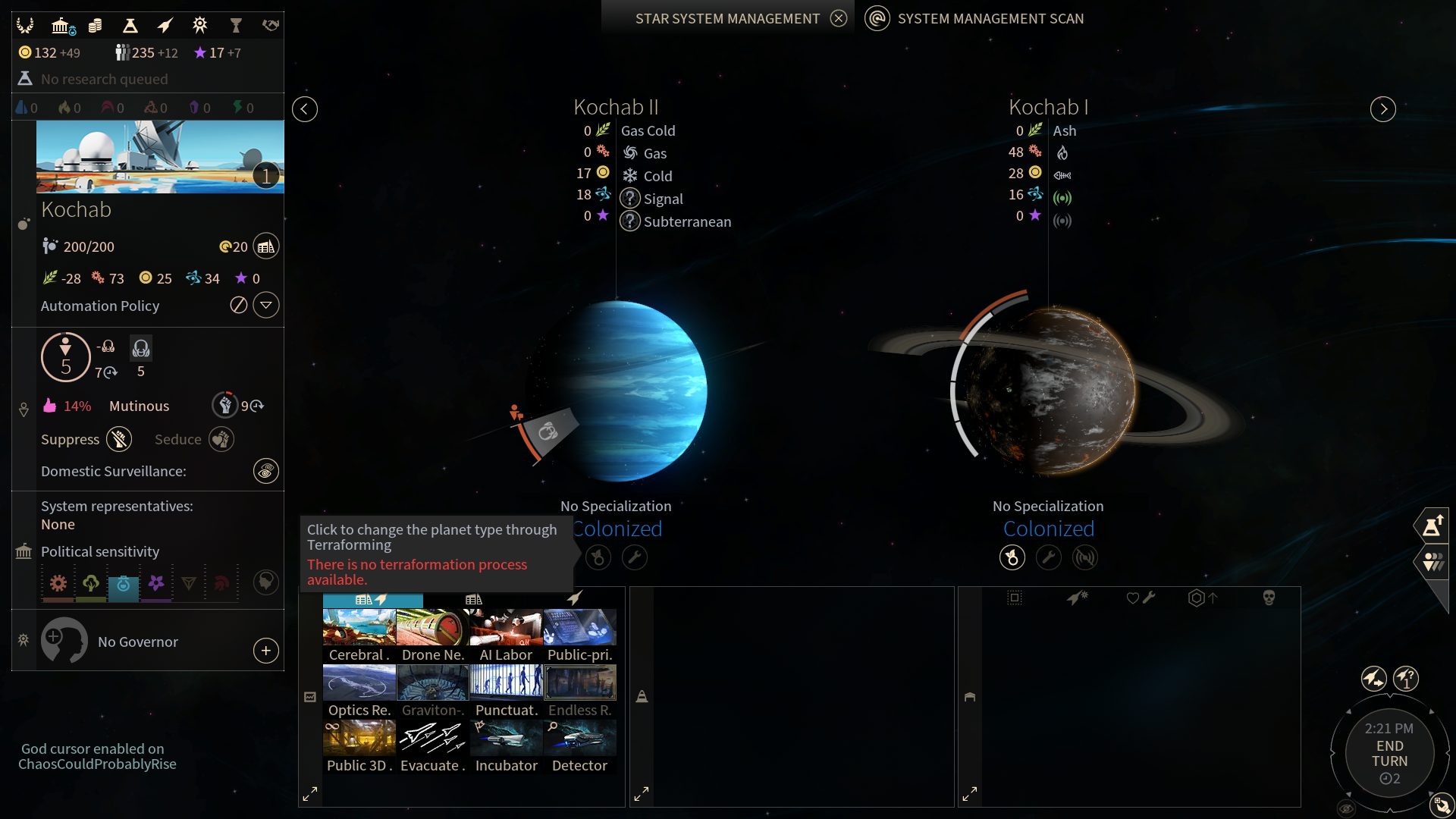Viewport: 1456px width, 819px height.
Task: Select the System Management Scan menu entry
Action: (990, 18)
